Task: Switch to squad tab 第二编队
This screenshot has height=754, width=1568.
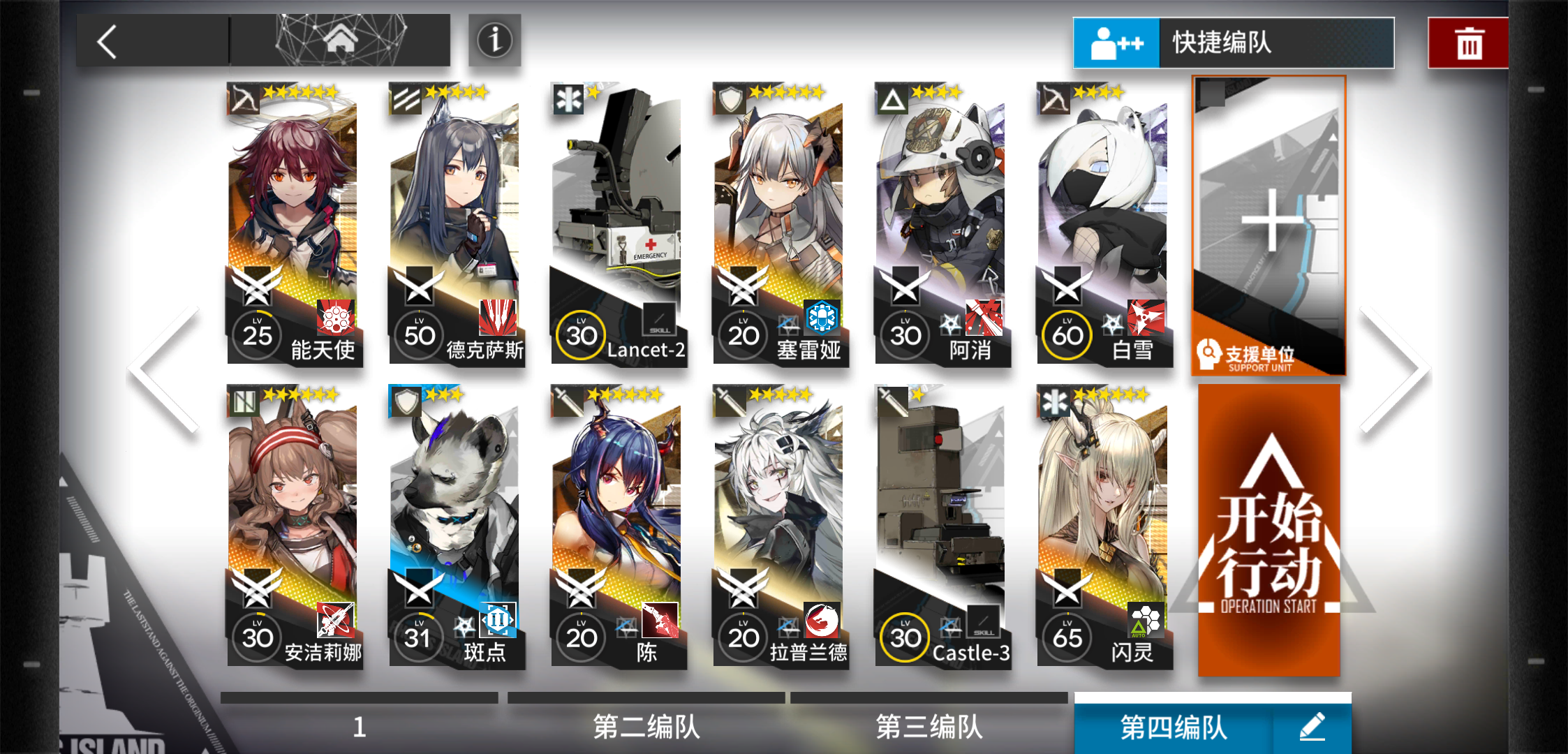Action: (646, 726)
